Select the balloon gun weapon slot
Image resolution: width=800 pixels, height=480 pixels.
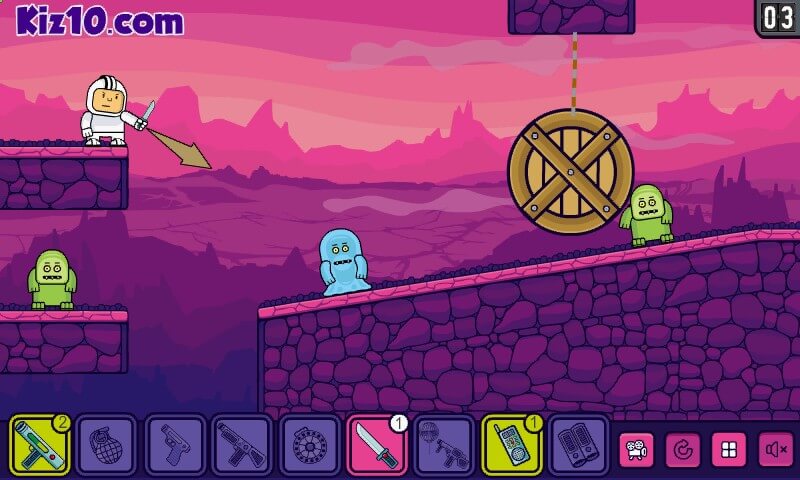pos(444,444)
